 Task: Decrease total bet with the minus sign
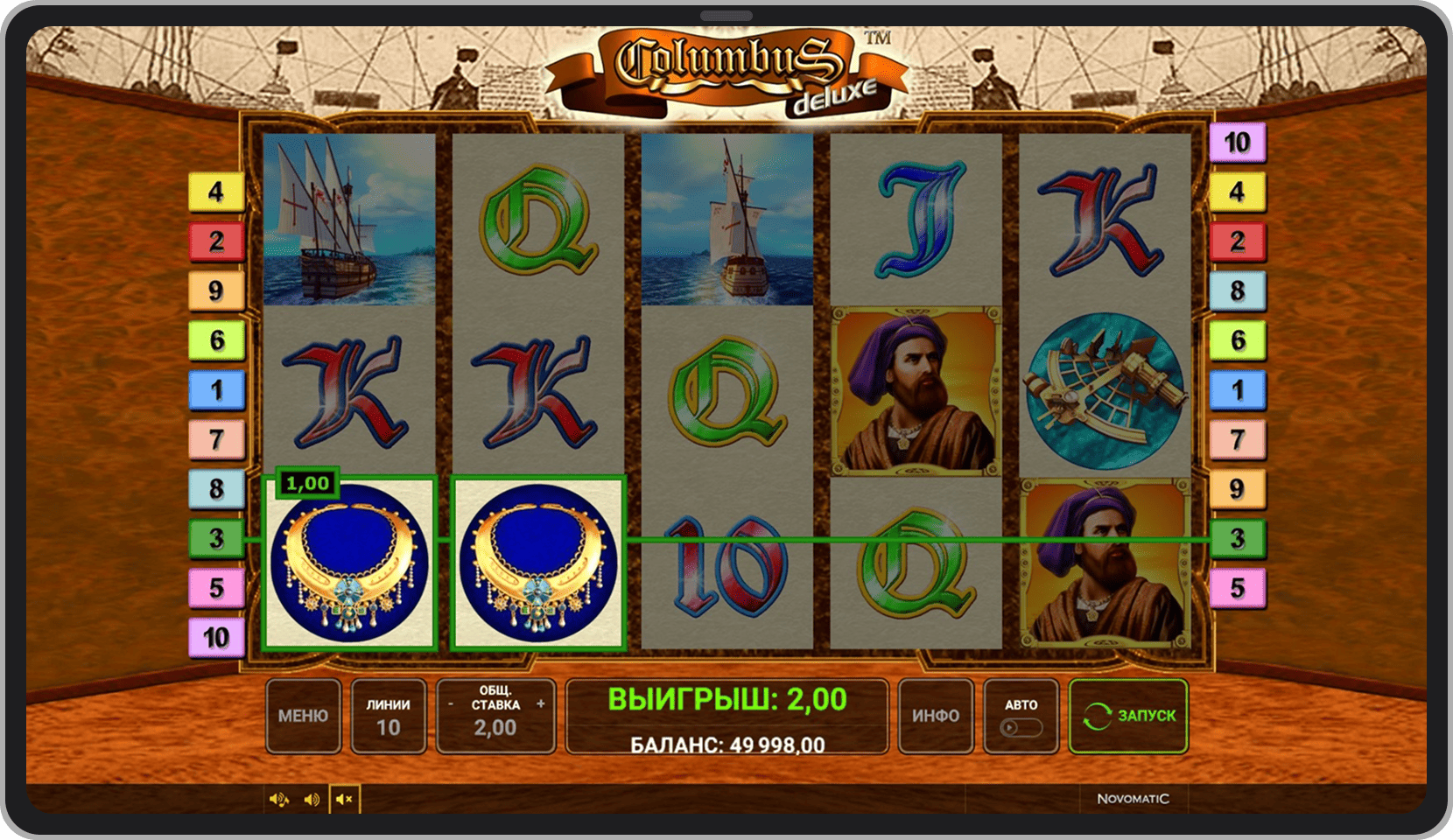(451, 703)
